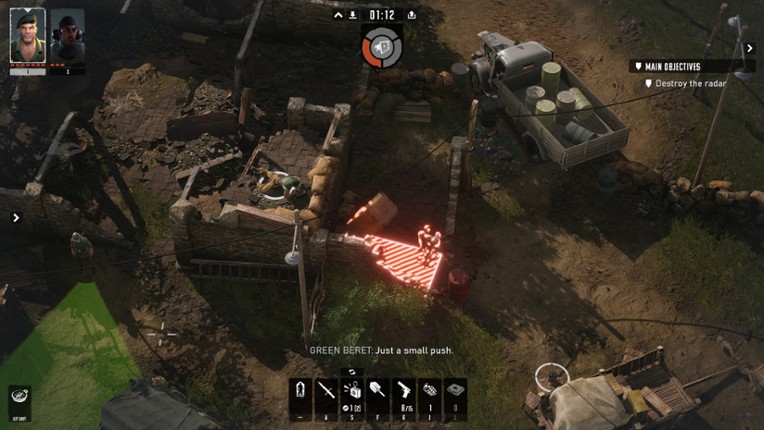Image resolution: width=764 pixels, height=430 pixels.
Task: Expand the left side panel arrow
Action: [x=16, y=217]
